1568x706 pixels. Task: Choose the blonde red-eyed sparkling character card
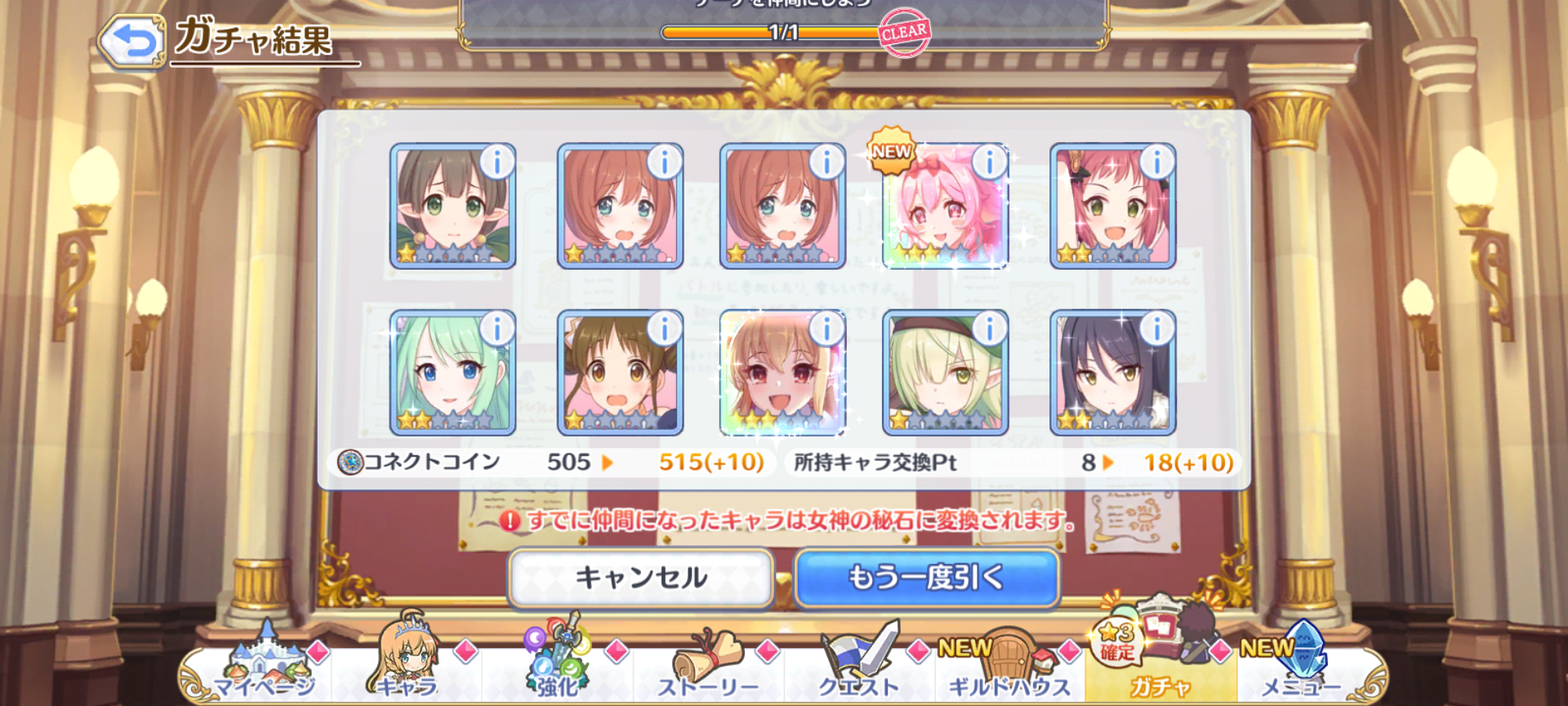point(782,373)
